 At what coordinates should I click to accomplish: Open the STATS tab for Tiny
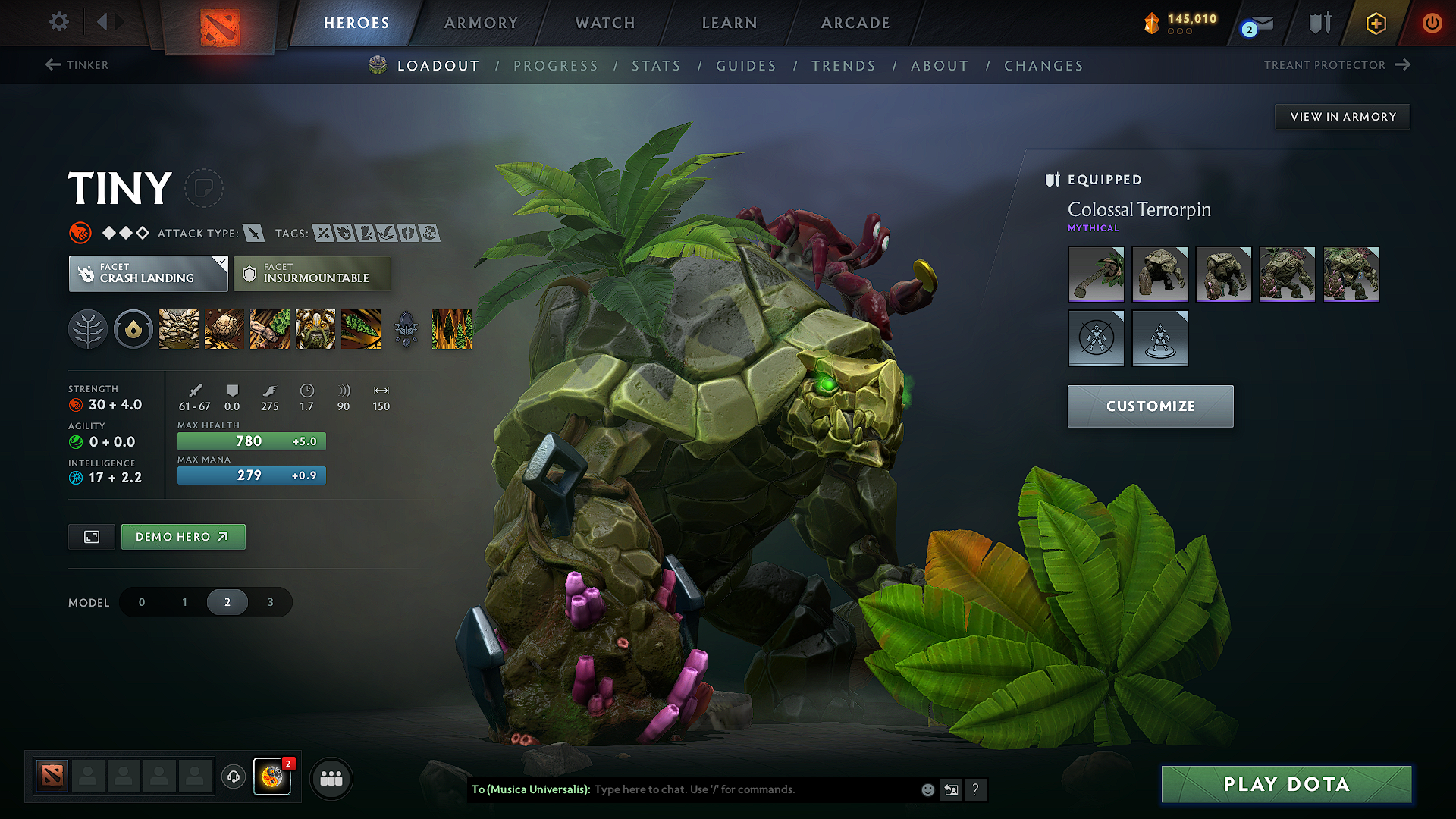656,66
